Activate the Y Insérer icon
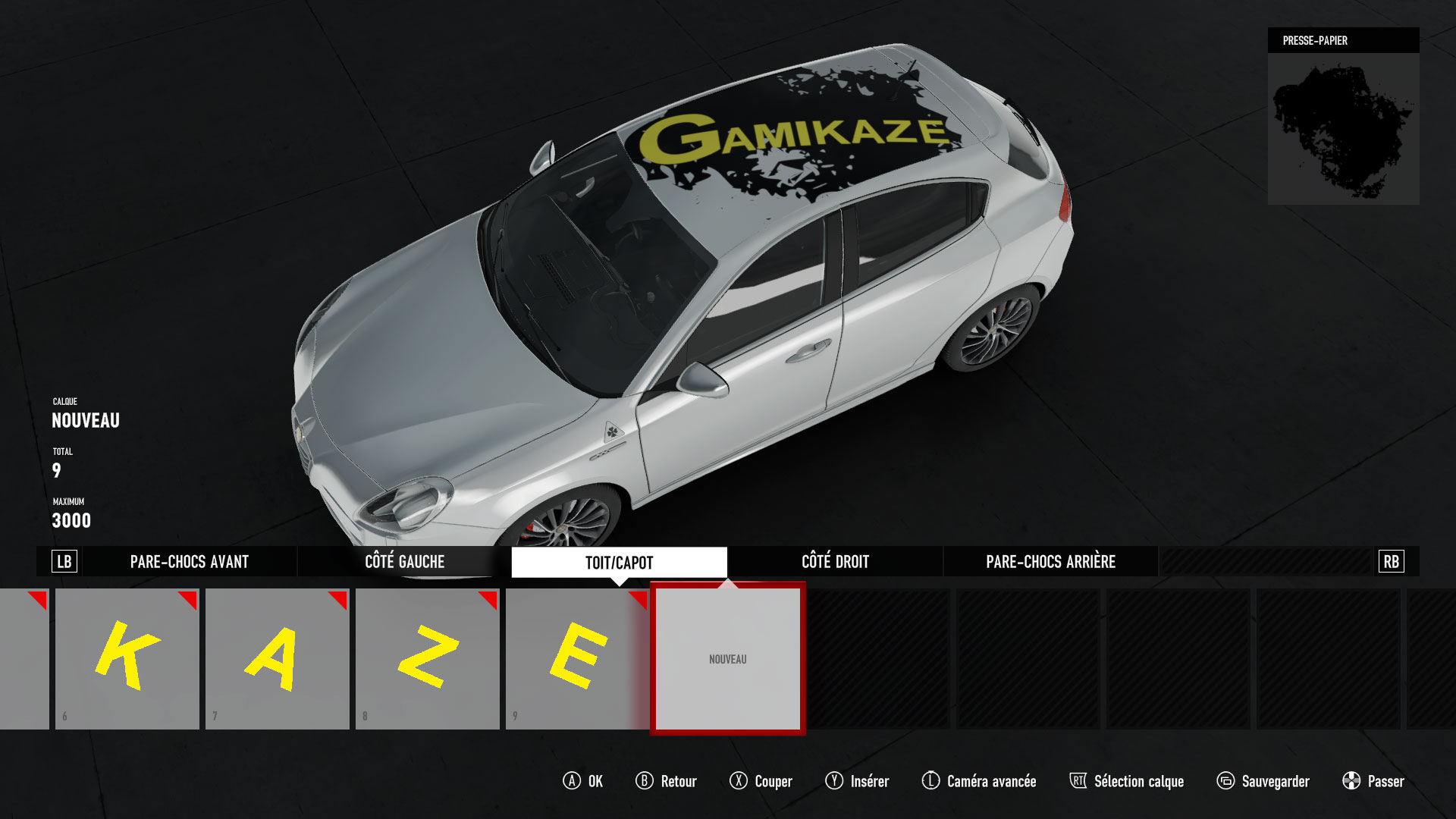Screen dimensions: 1456x819 [x=834, y=781]
